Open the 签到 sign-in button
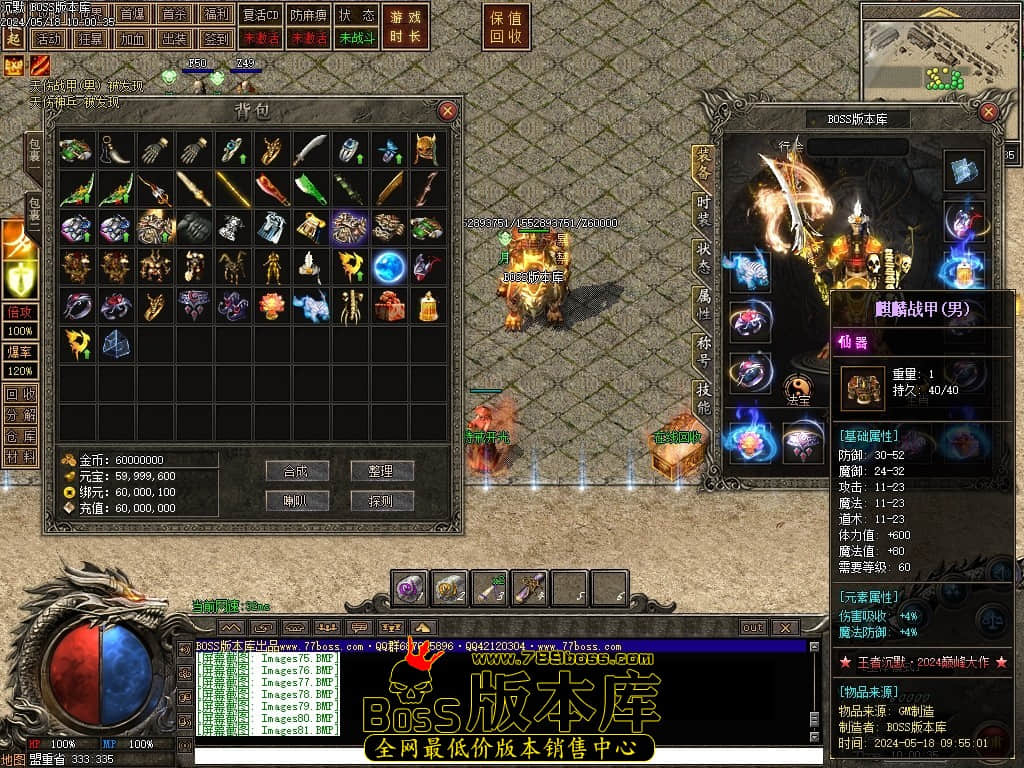The height and width of the screenshot is (768, 1024). click(x=216, y=38)
